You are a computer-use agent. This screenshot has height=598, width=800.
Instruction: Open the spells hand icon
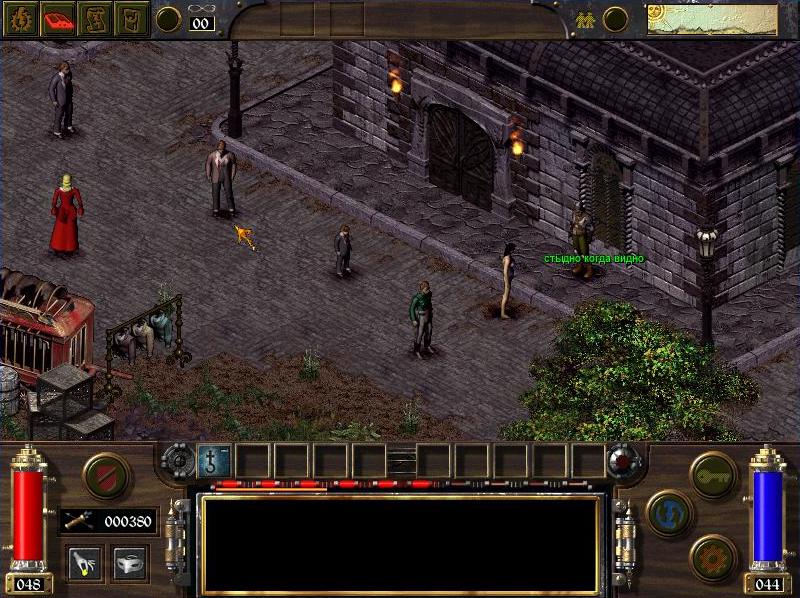coord(84,563)
